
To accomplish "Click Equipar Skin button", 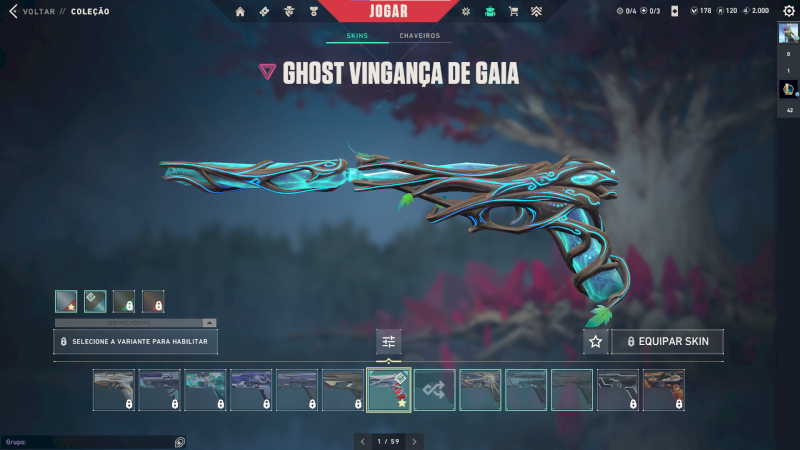I will click(x=667, y=342).
